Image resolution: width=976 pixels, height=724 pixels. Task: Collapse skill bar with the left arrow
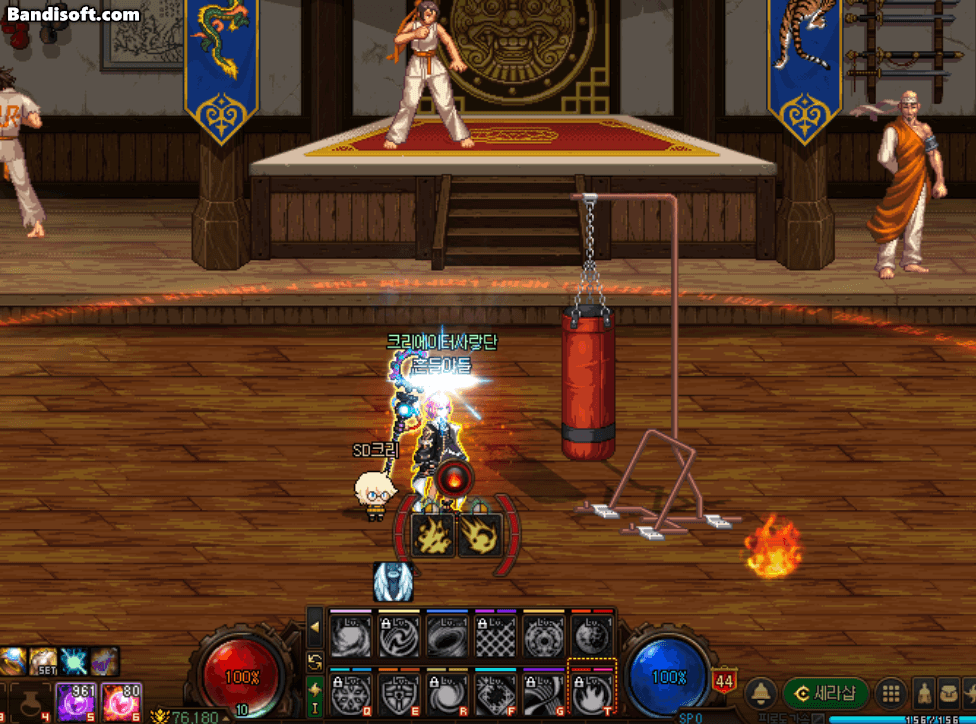(x=315, y=627)
